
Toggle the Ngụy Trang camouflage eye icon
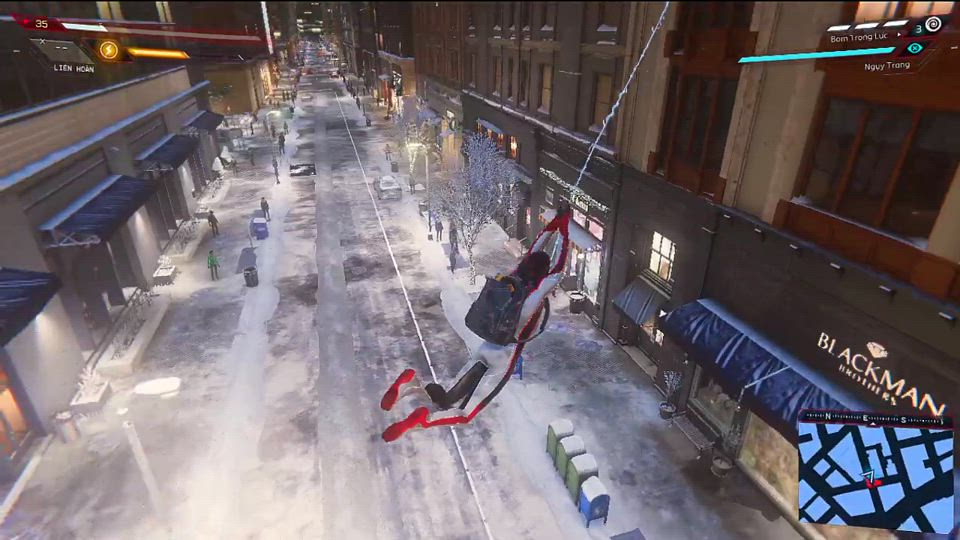click(915, 47)
